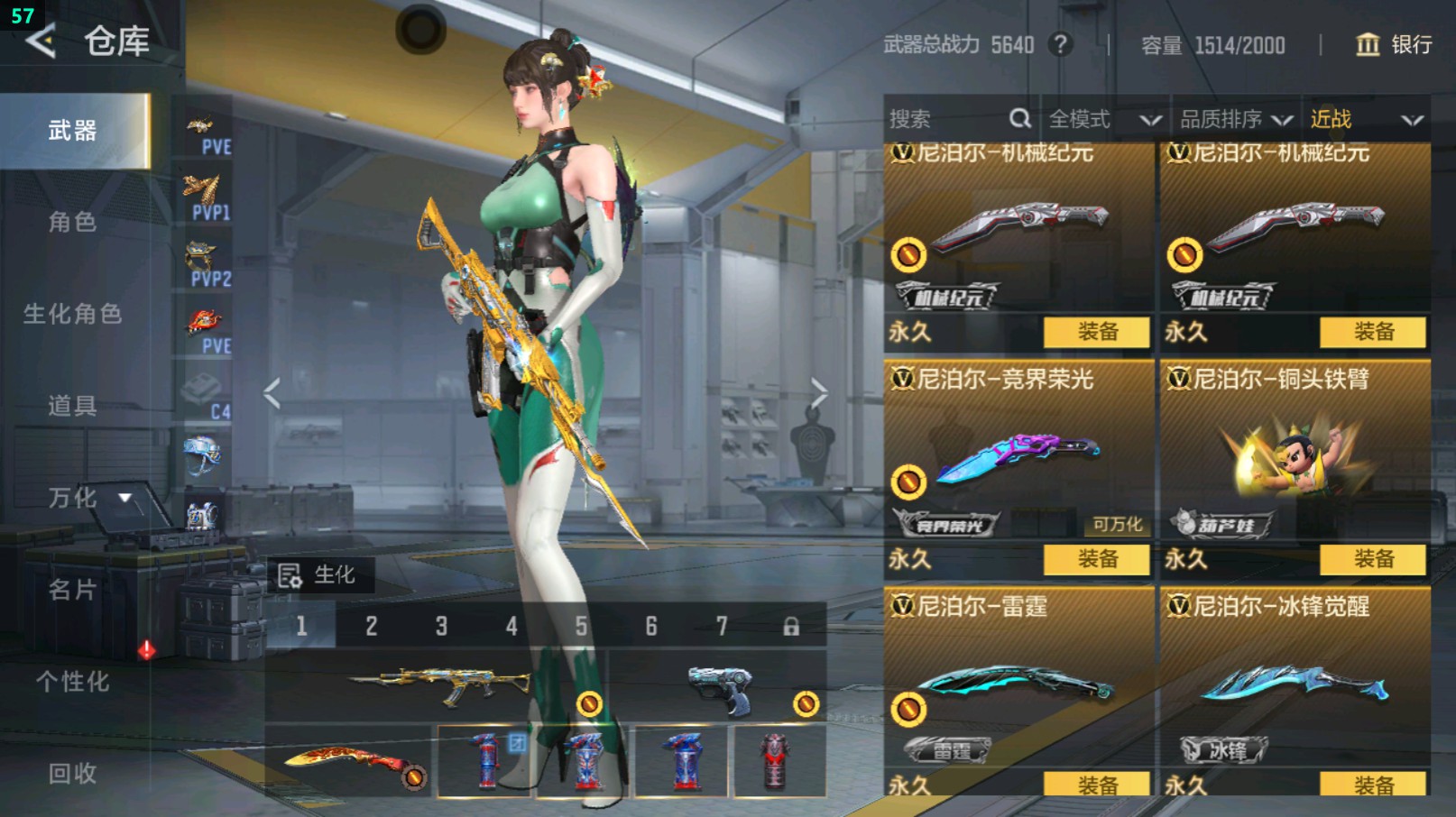
Task: Open the 全模式 mode dropdown
Action: pyautogui.click(x=1104, y=119)
